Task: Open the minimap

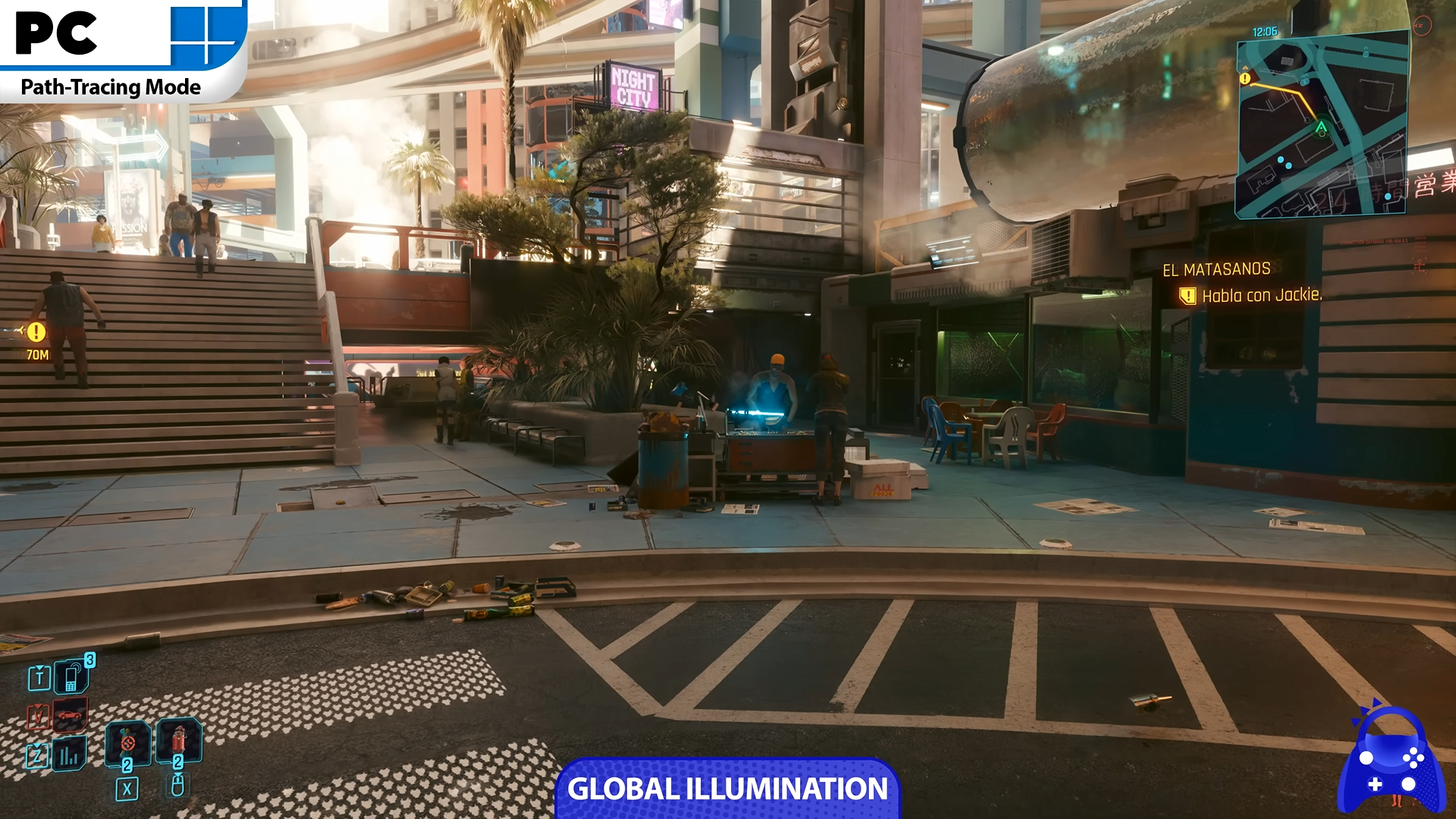Action: pos(1323,126)
